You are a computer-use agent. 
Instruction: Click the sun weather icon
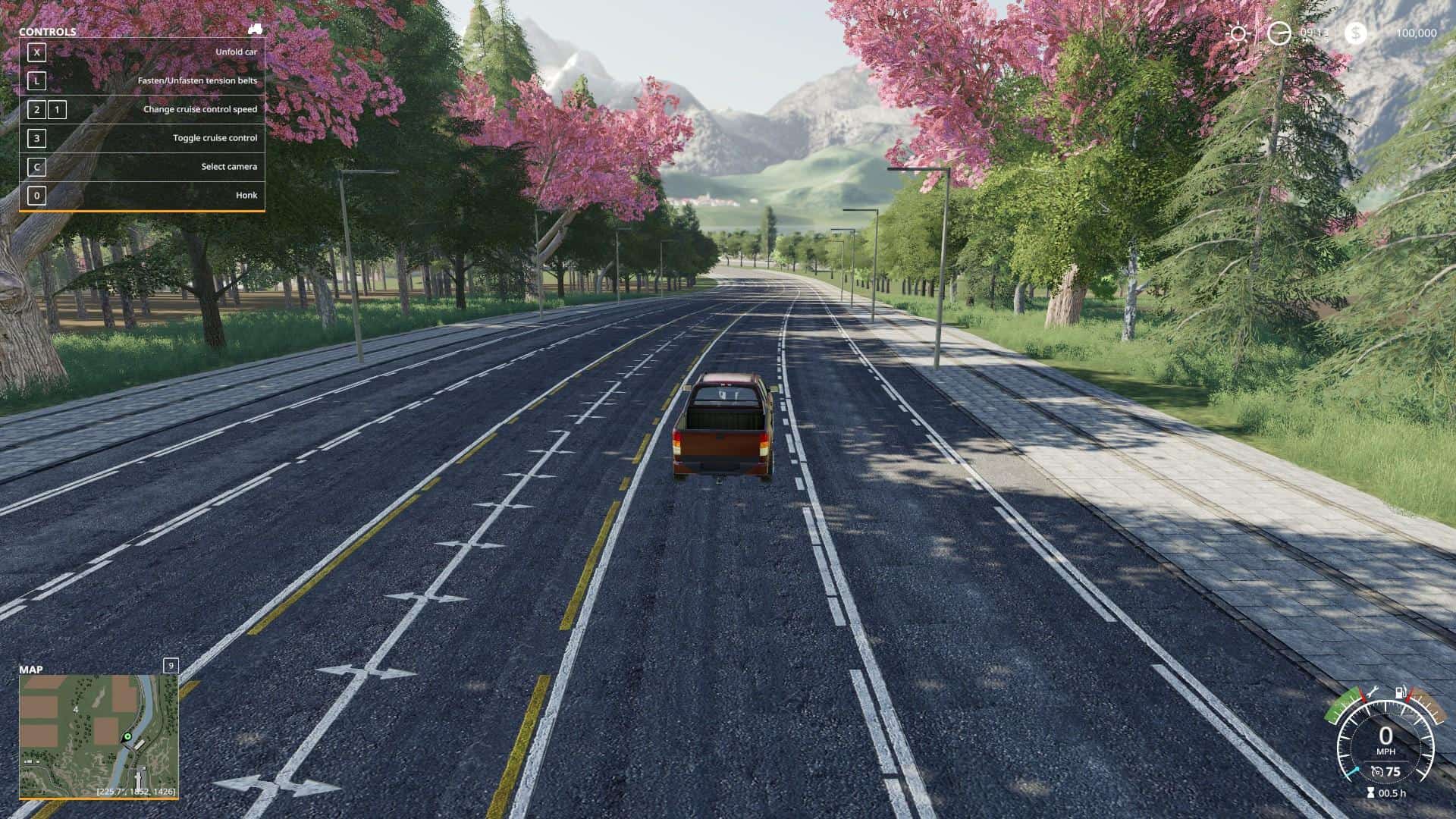[x=1238, y=33]
